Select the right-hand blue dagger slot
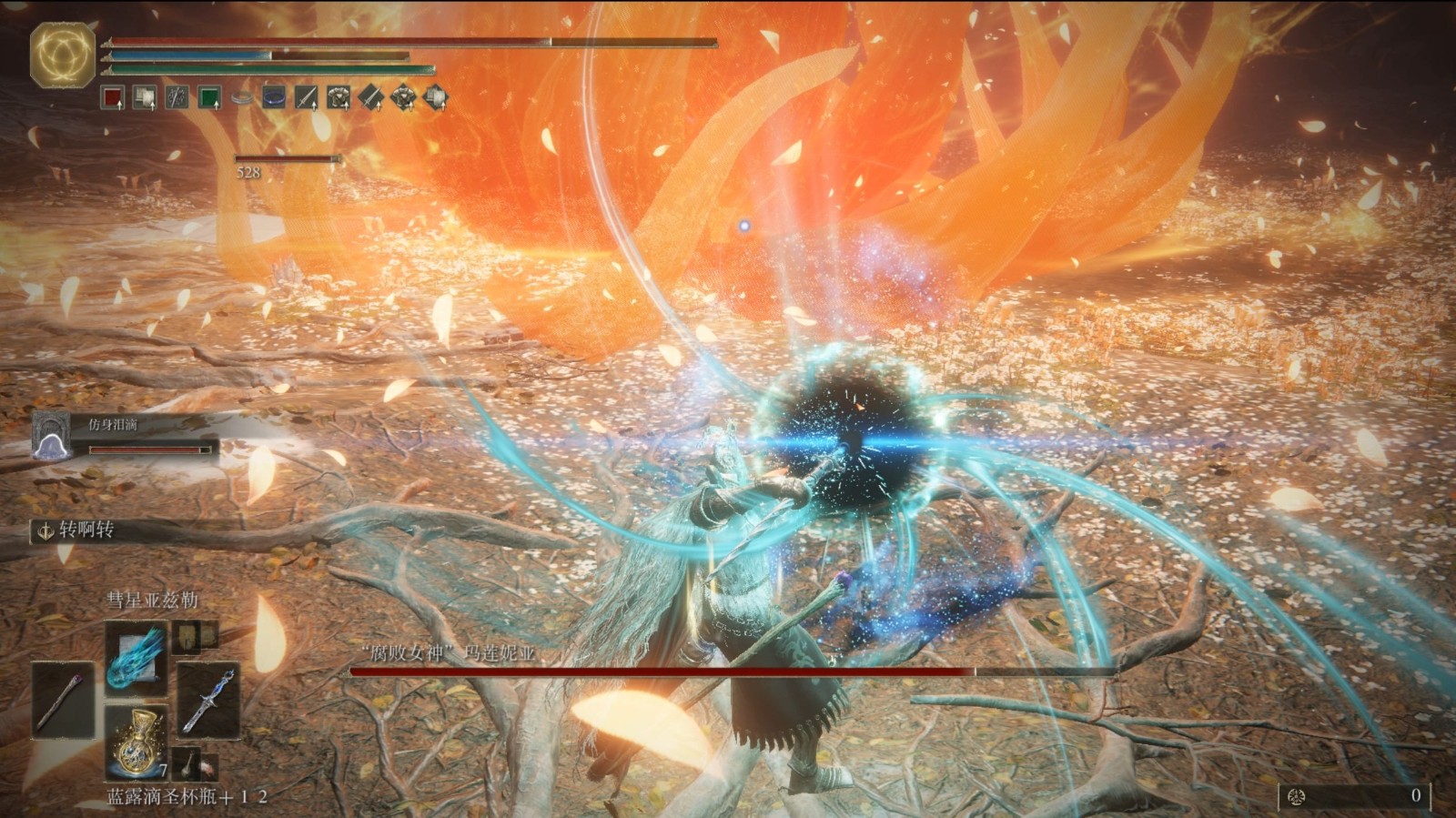The height and width of the screenshot is (818, 1456). tap(208, 699)
